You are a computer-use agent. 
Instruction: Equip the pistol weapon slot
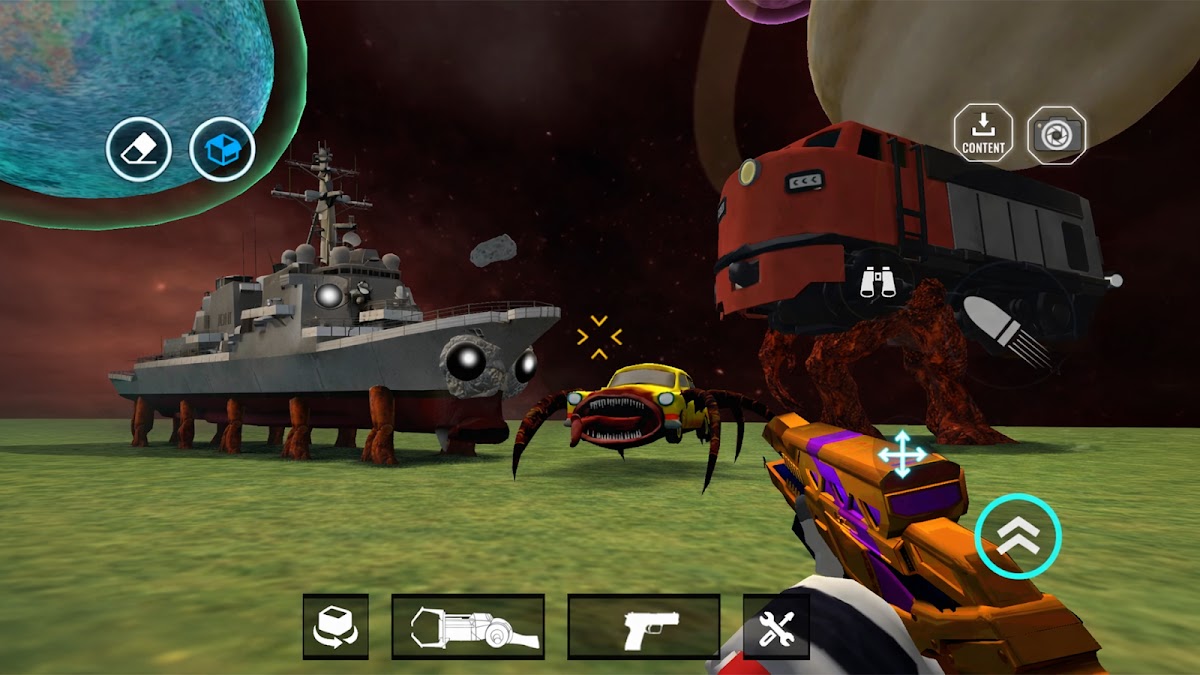click(643, 627)
